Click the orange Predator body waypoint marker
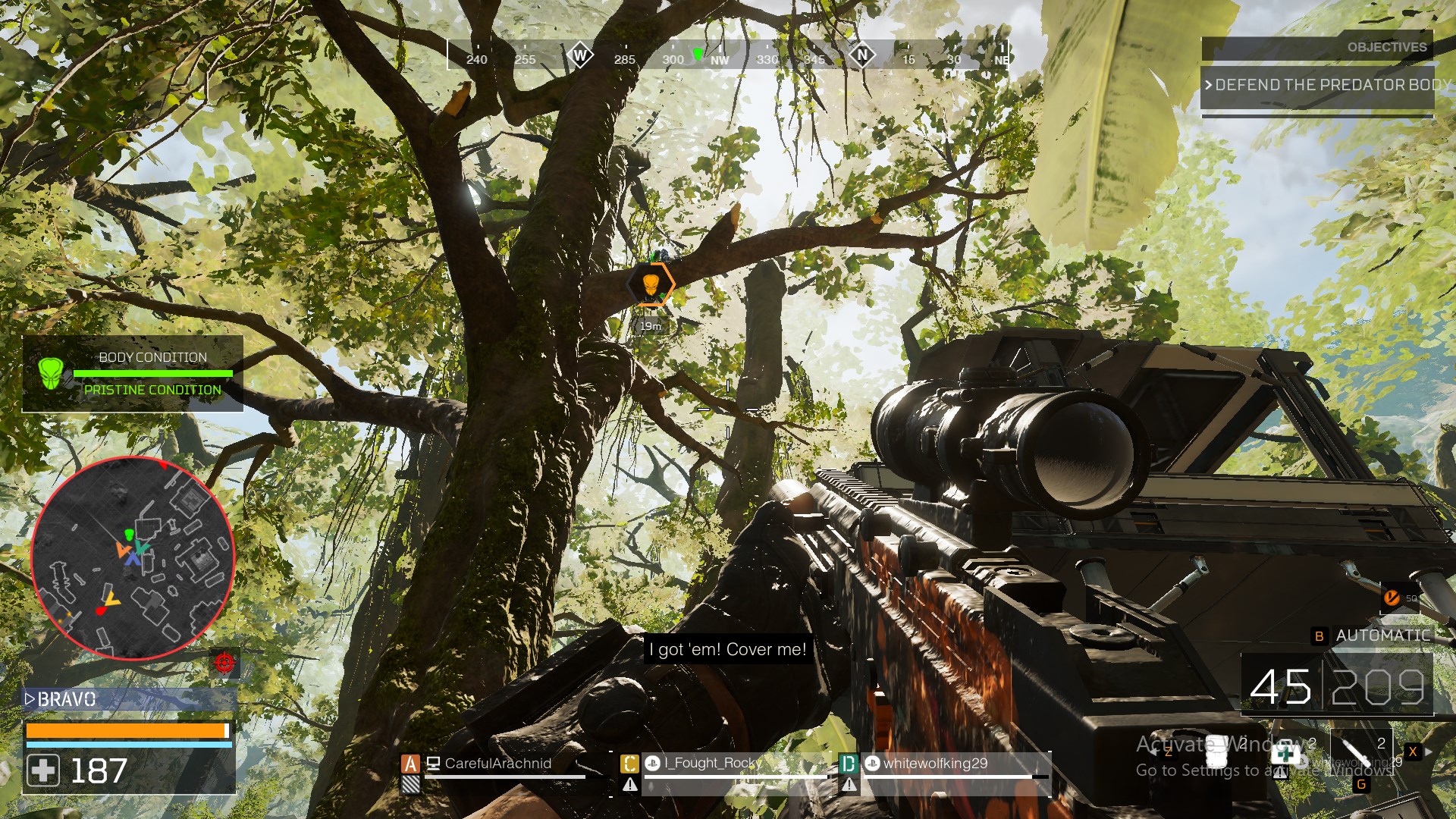The width and height of the screenshot is (1456, 819). (651, 285)
